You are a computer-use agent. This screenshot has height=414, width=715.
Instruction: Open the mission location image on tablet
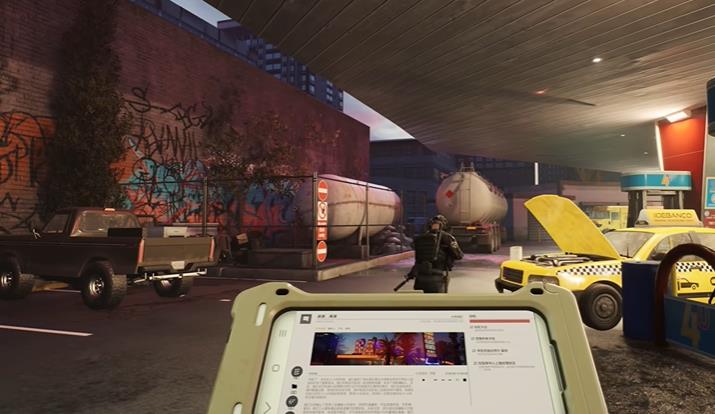point(388,349)
